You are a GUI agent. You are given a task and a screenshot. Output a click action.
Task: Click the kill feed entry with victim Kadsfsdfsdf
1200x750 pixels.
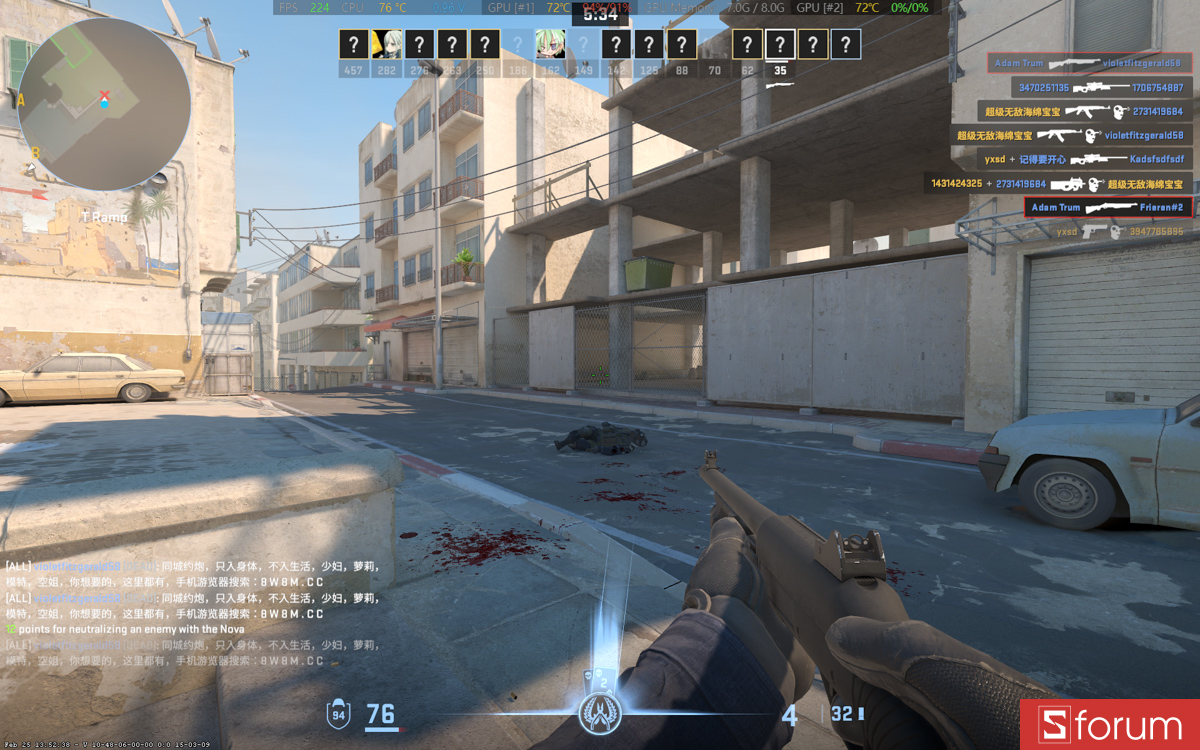(x=1084, y=159)
